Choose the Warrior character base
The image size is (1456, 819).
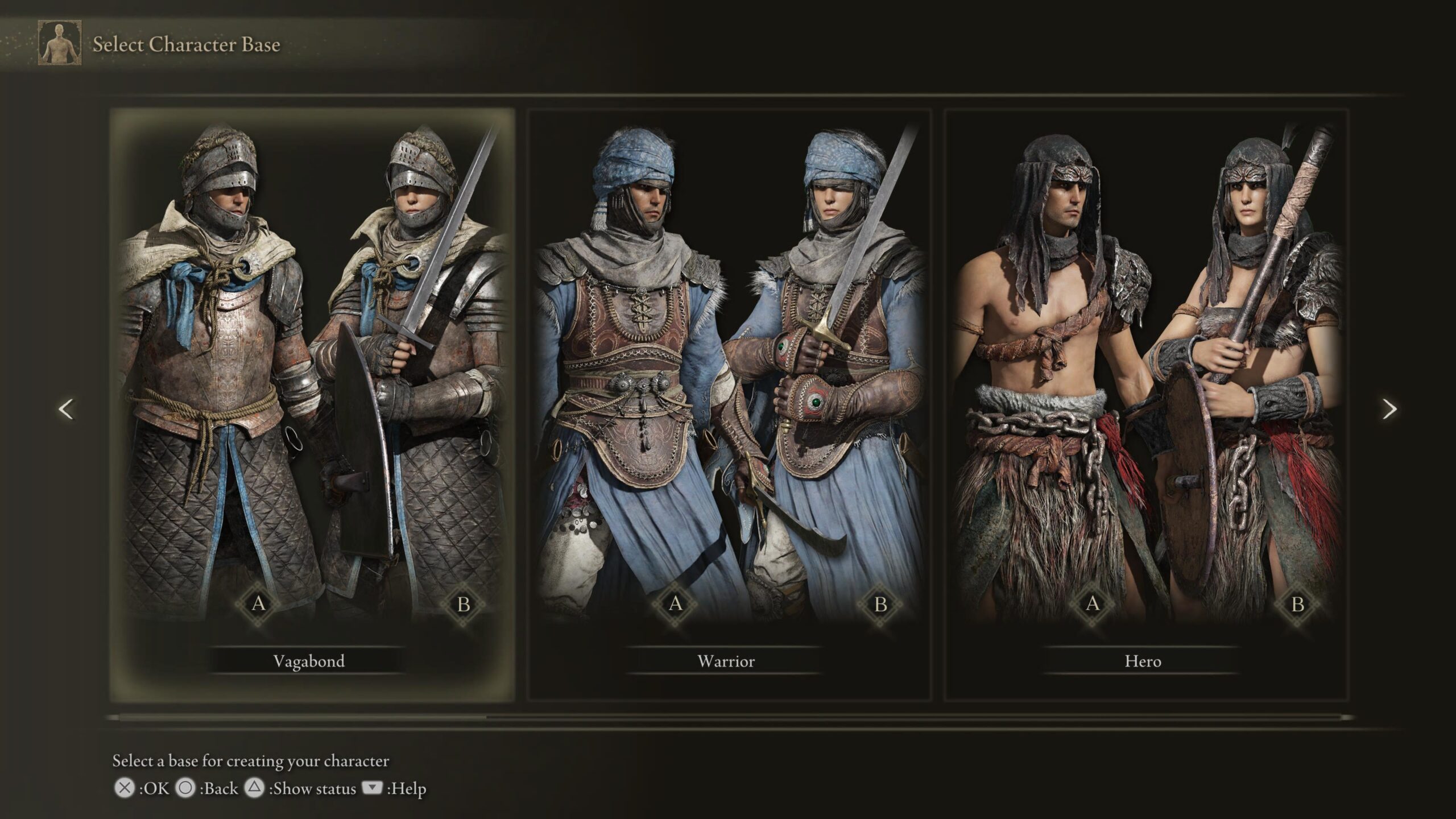726,661
